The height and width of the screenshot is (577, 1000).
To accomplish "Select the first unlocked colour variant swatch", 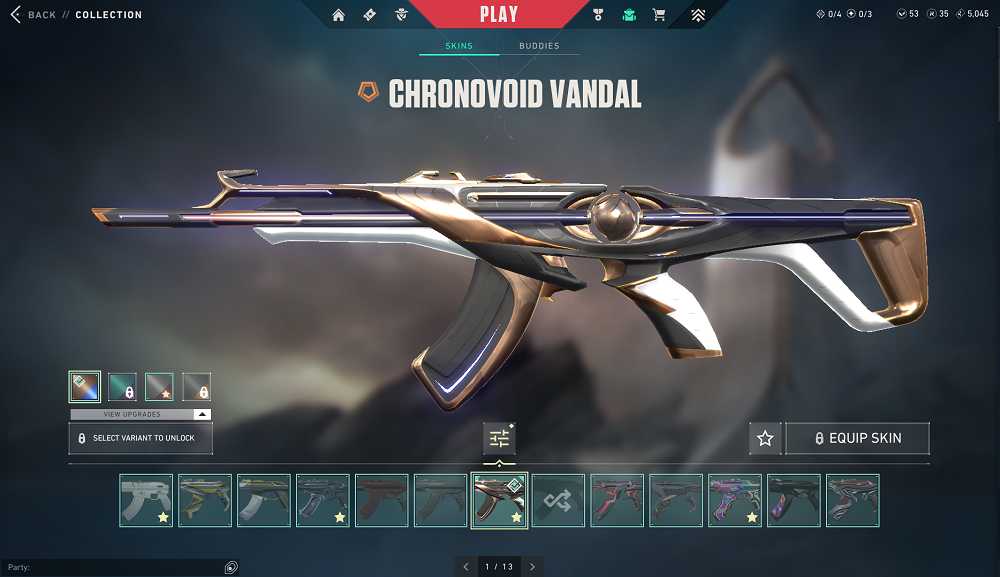I will [x=84, y=386].
